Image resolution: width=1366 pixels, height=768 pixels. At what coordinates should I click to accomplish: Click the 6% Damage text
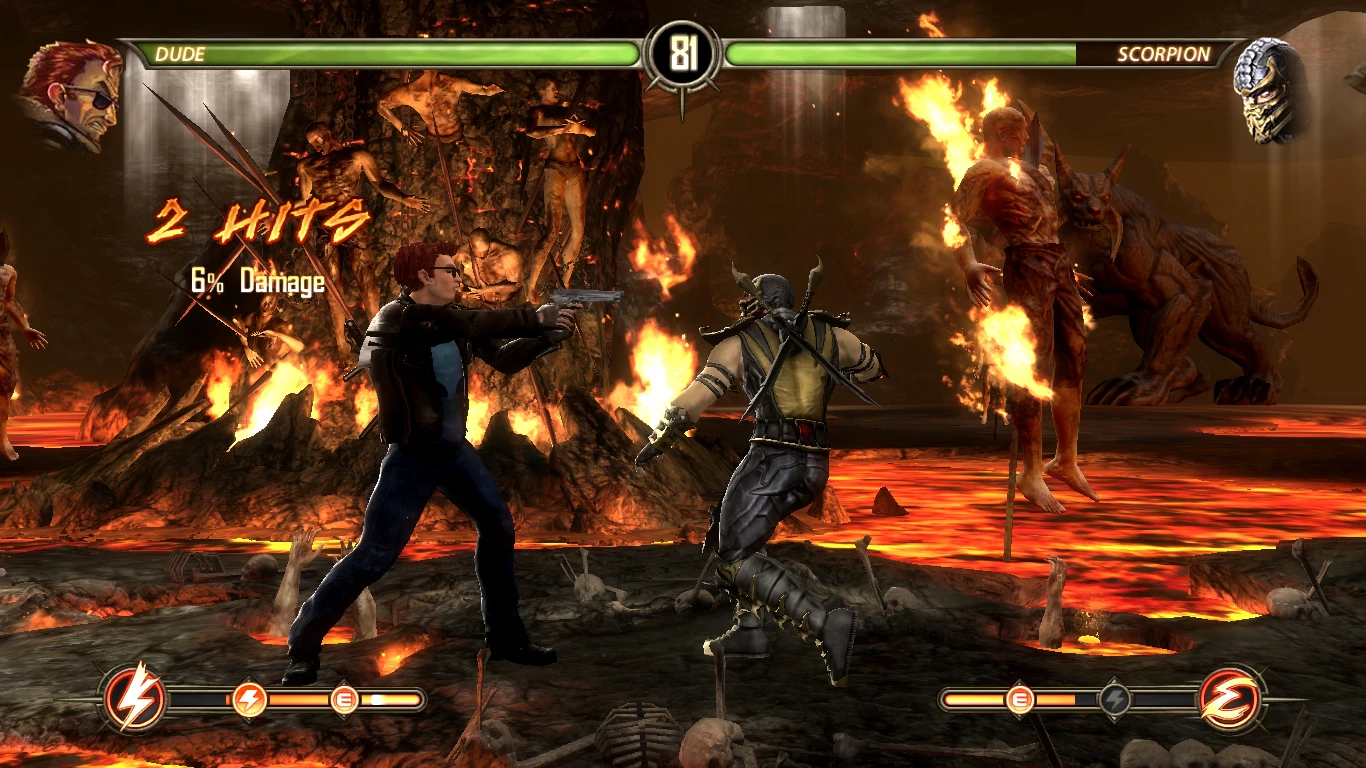click(258, 282)
